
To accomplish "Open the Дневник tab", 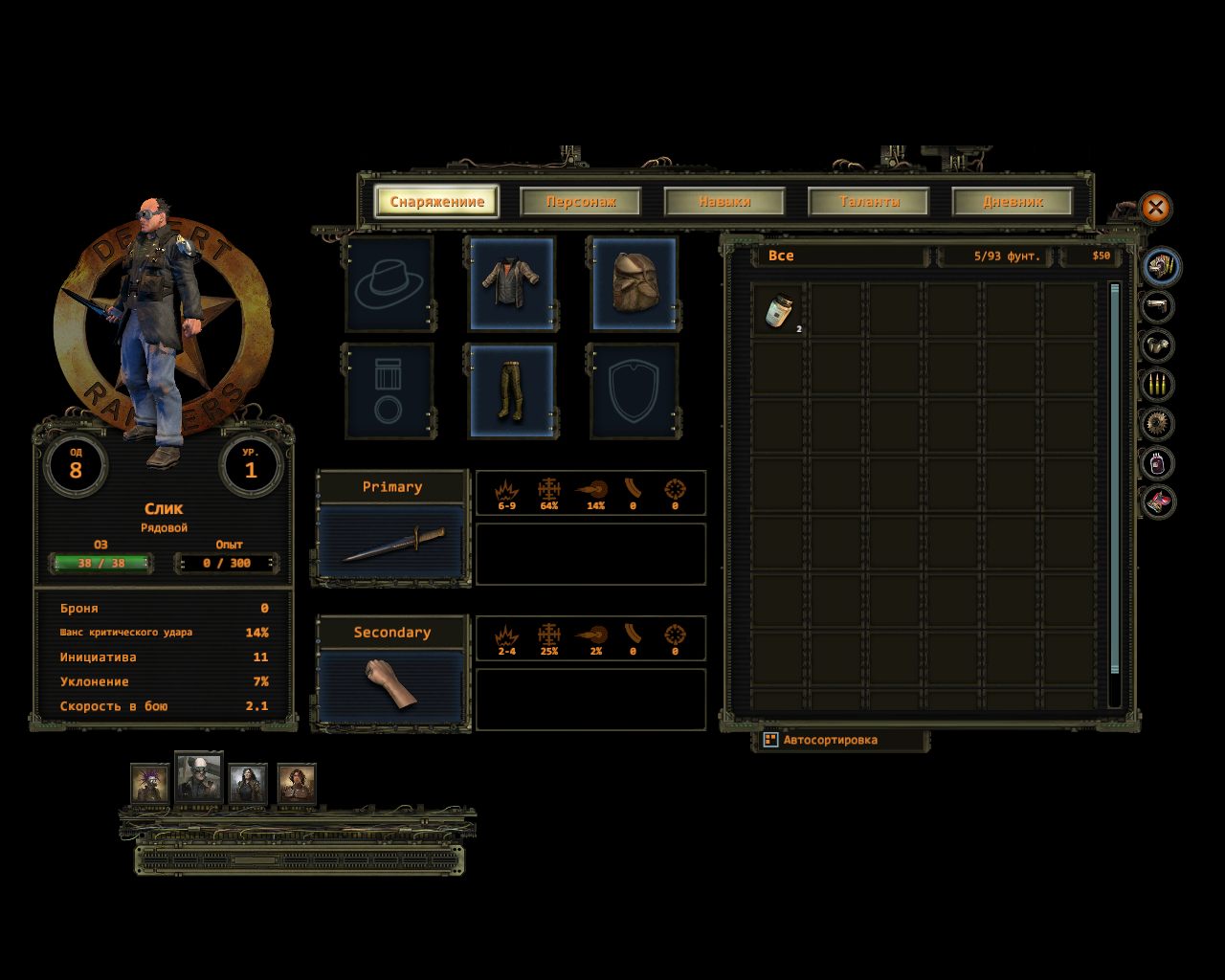I will click(1013, 202).
